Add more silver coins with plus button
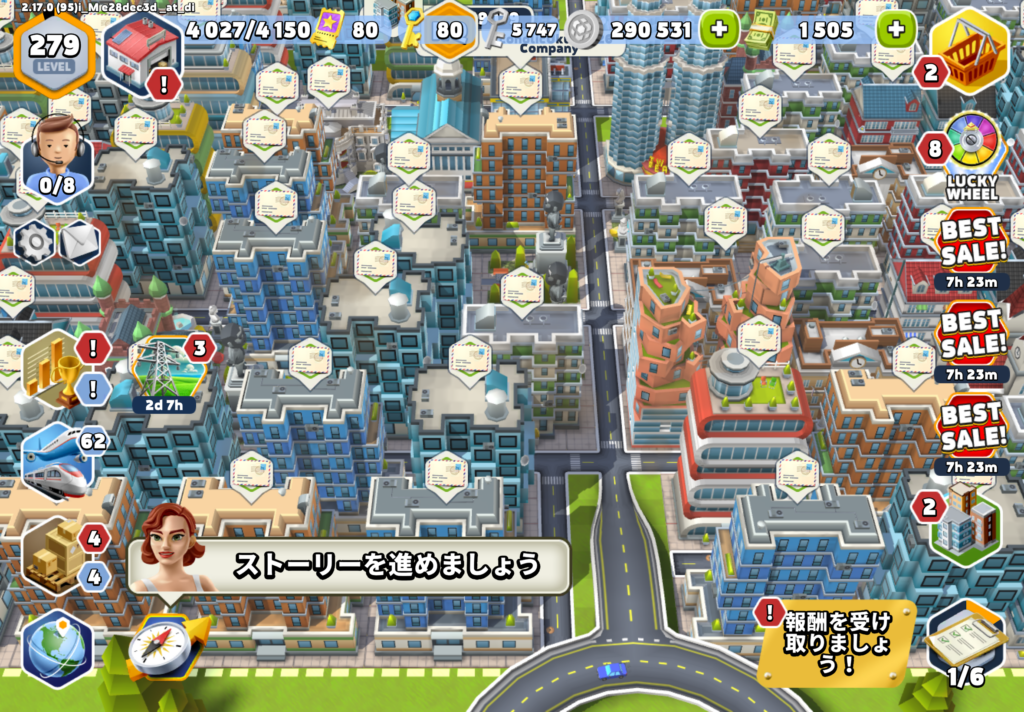Viewport: 1024px width, 712px height. [x=719, y=29]
